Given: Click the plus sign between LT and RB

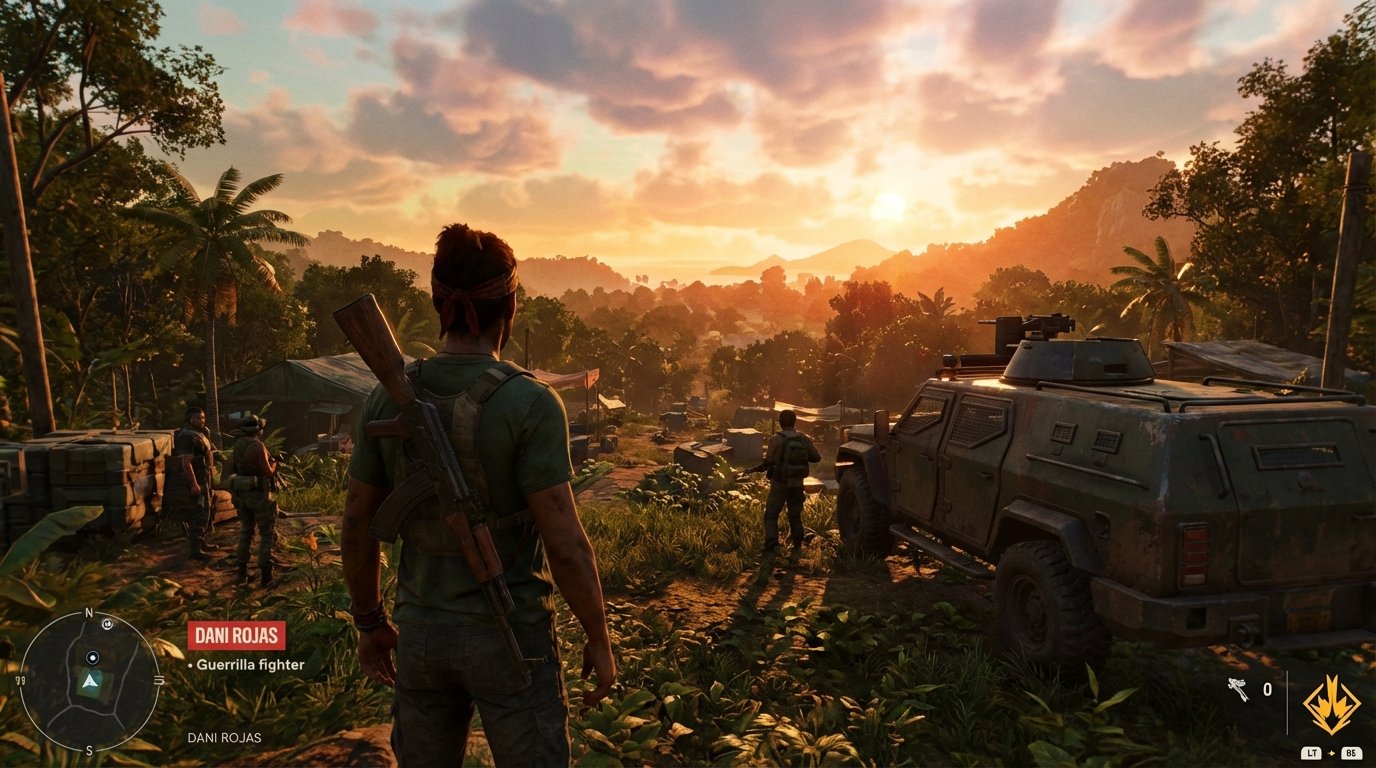Looking at the screenshot, I should click(x=1331, y=753).
